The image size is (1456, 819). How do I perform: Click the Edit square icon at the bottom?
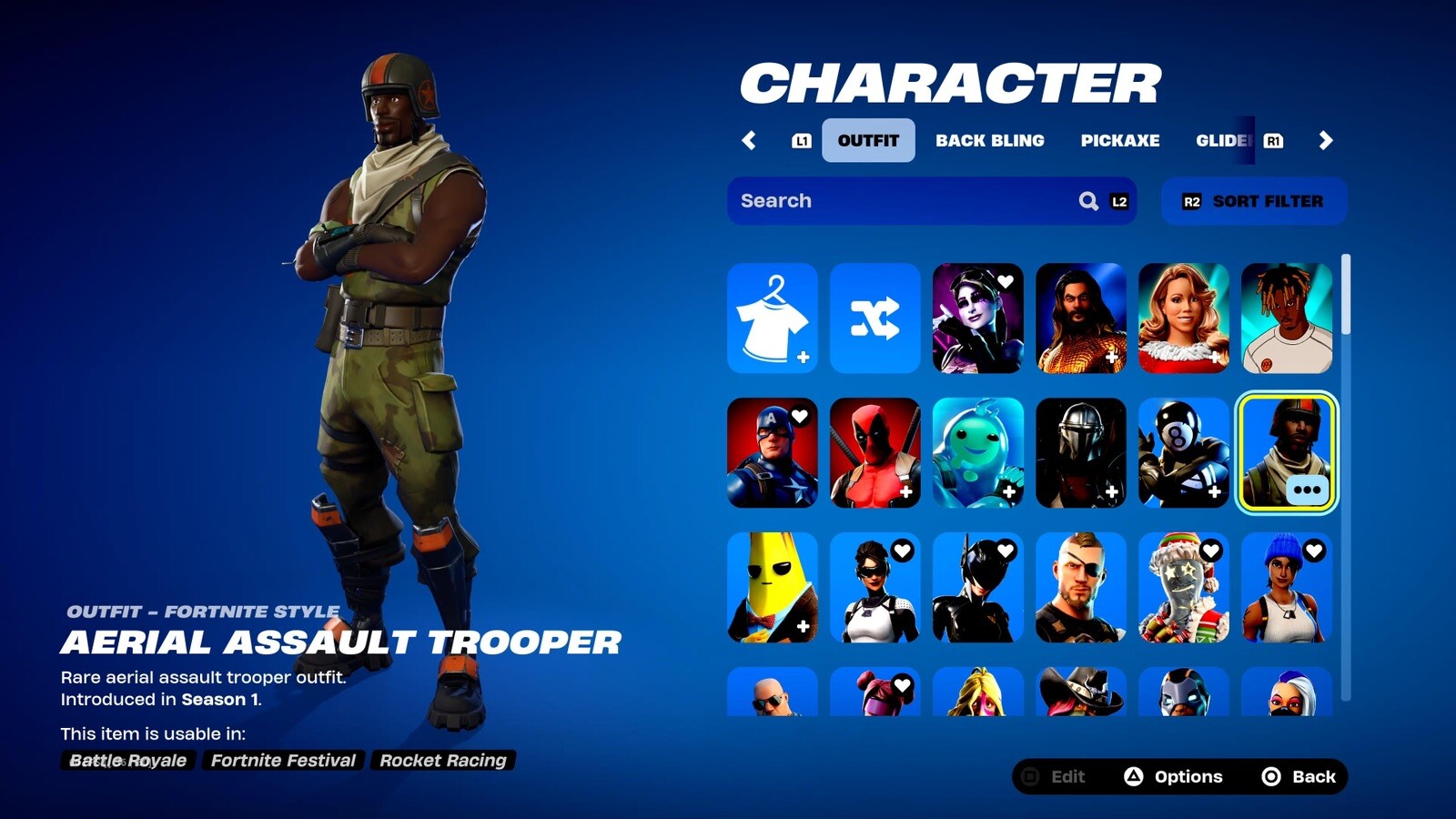1029,776
